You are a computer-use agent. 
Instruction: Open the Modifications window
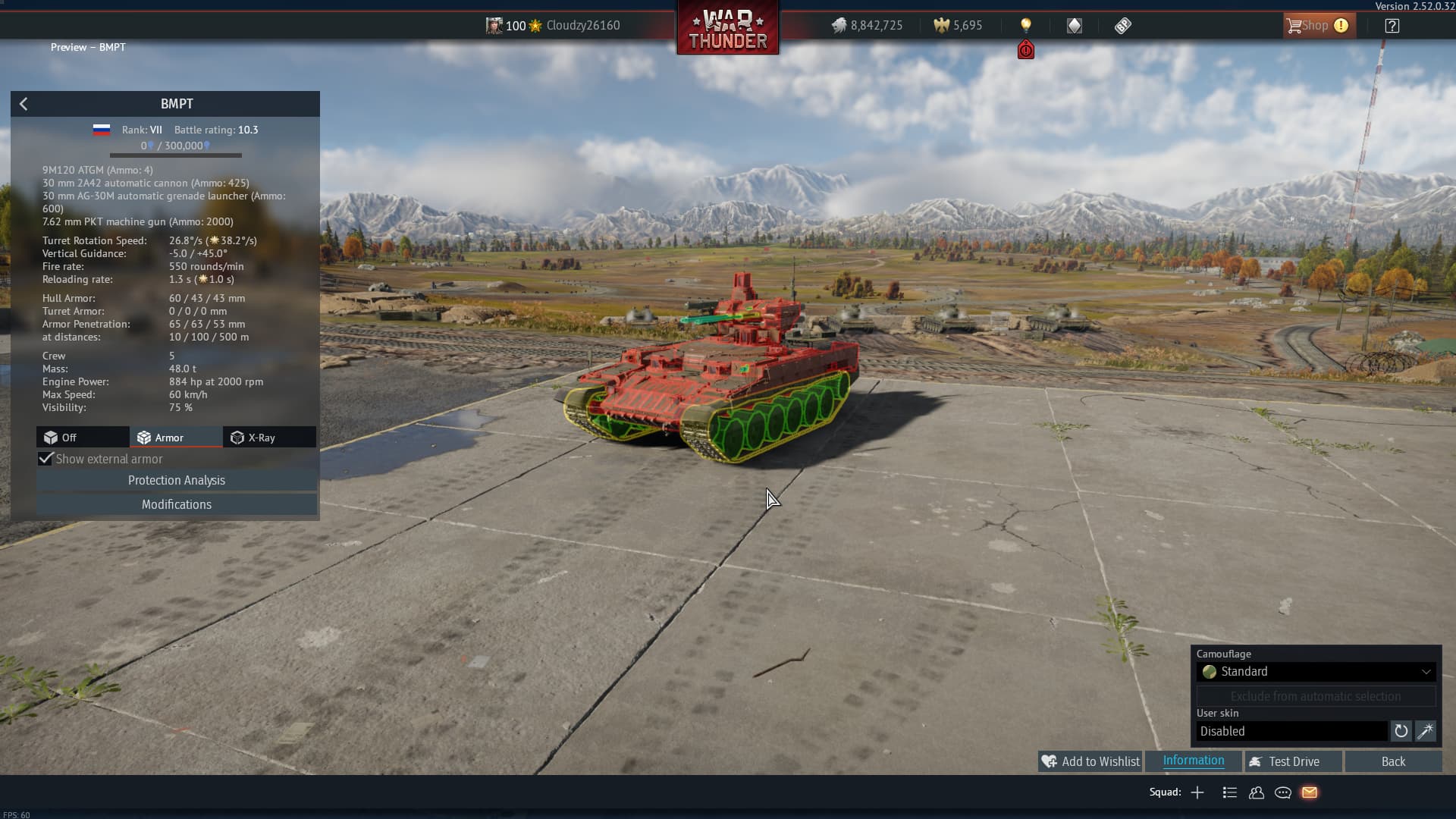177,504
